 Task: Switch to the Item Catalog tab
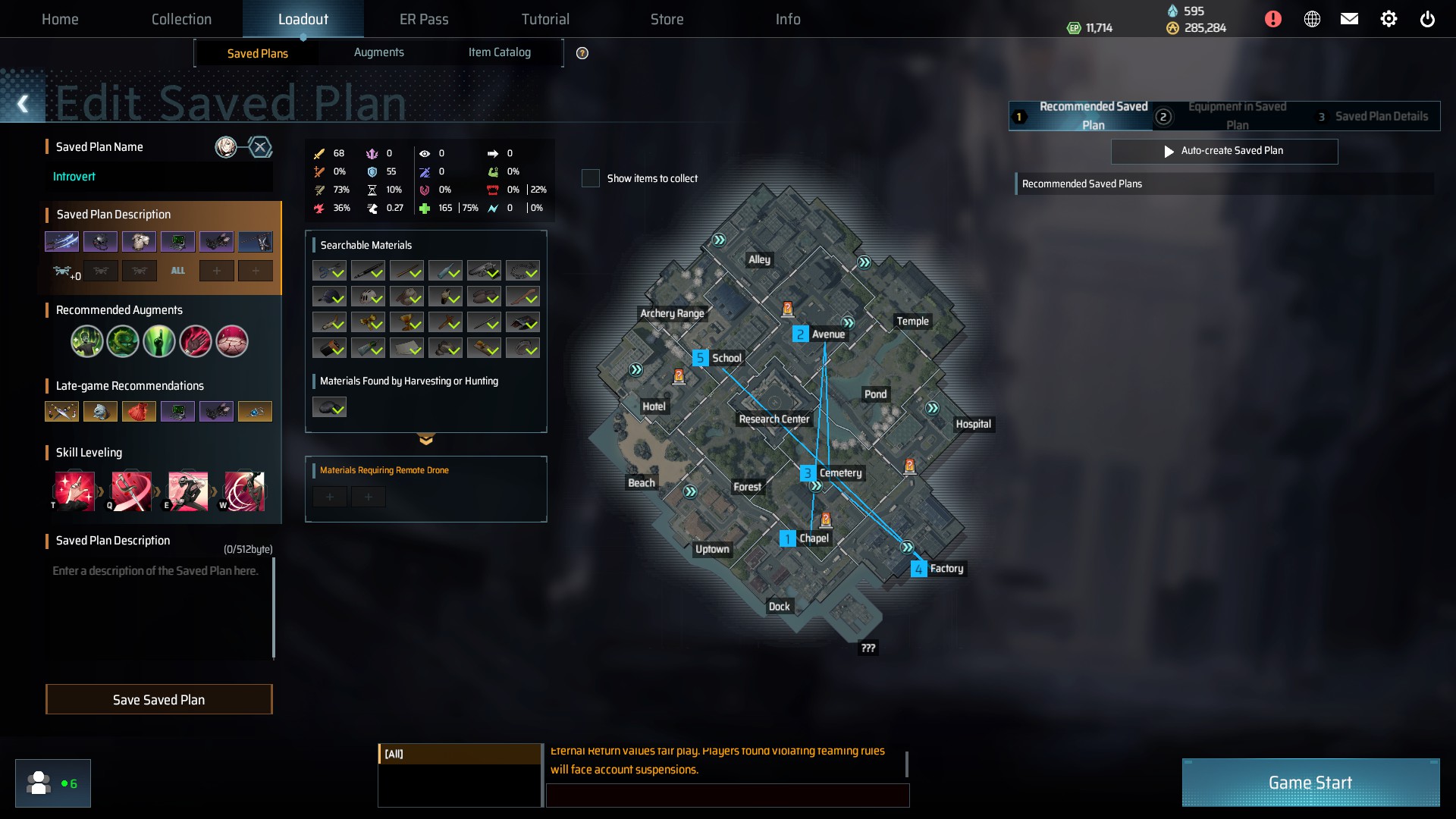click(499, 52)
